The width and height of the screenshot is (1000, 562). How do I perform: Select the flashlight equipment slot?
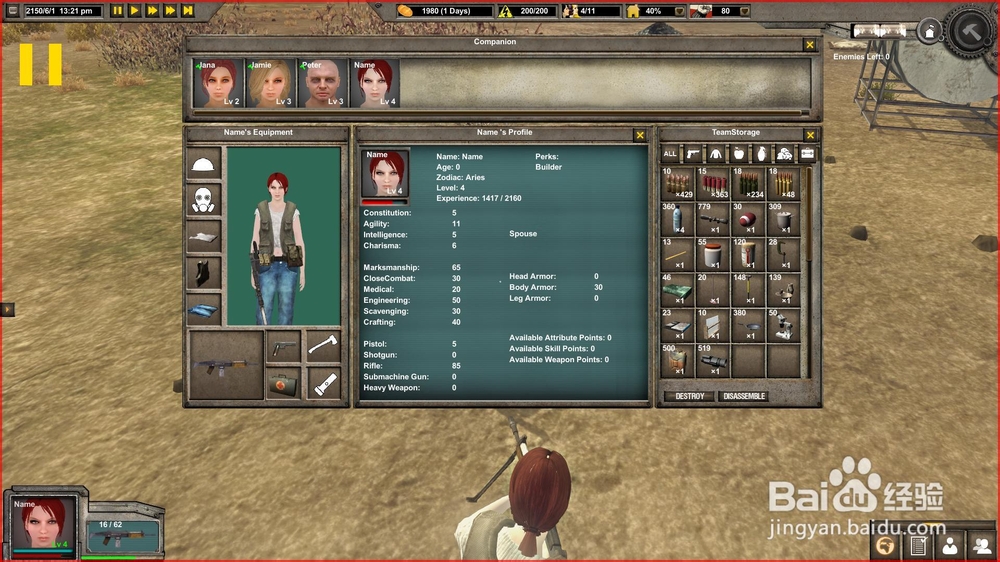click(x=324, y=383)
